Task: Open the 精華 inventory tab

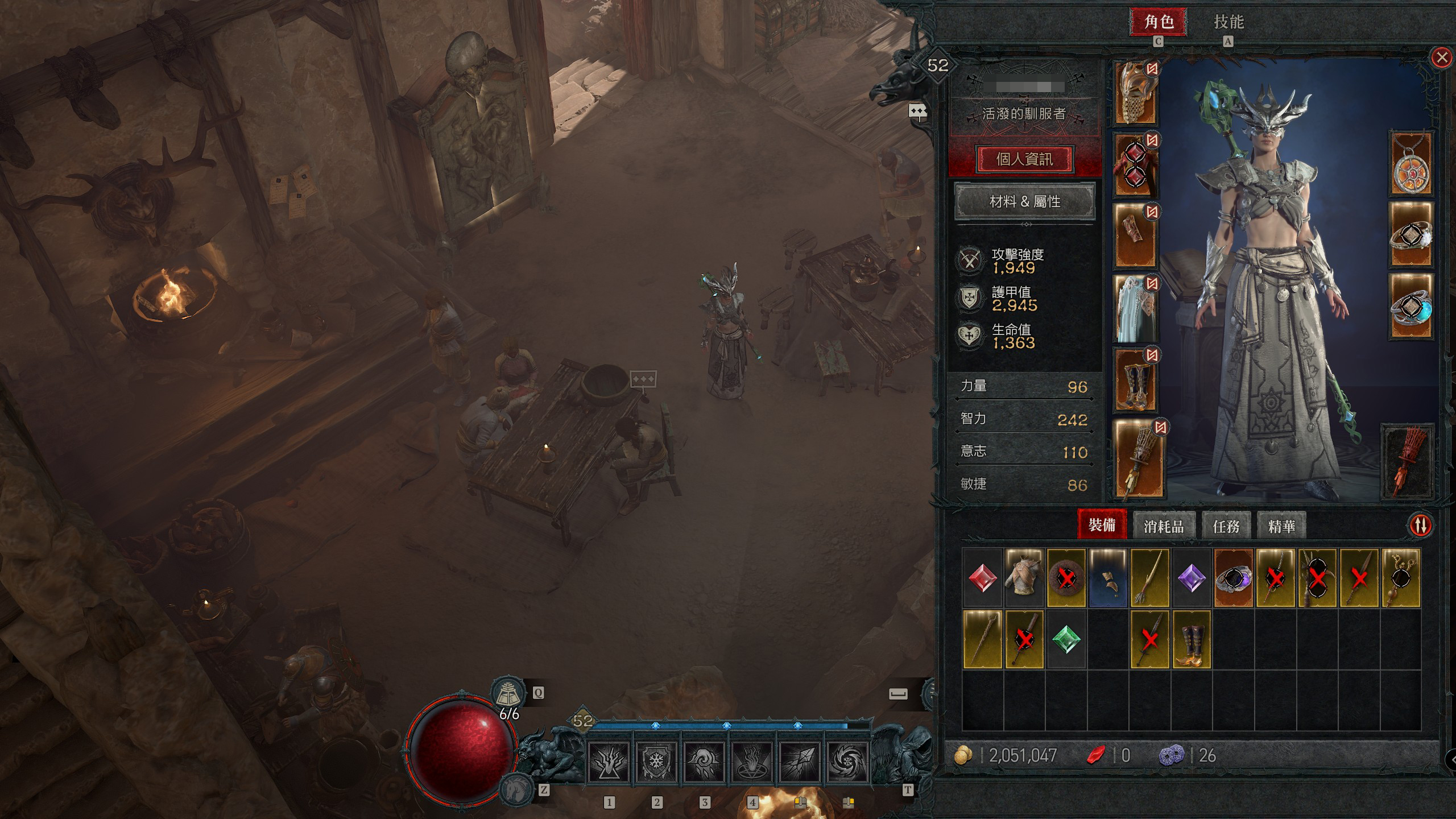Action: pos(1281,526)
